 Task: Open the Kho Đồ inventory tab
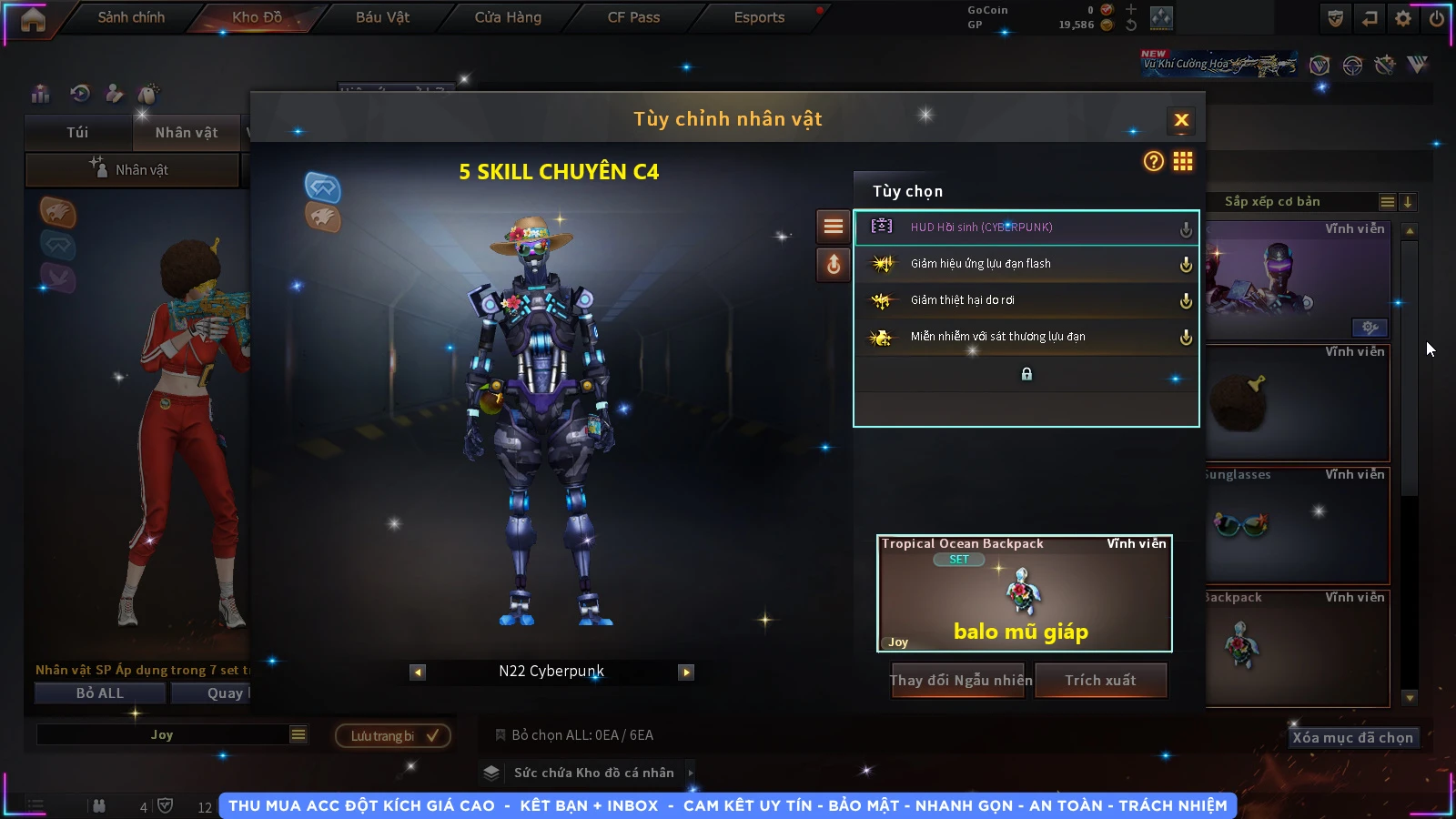[258, 17]
